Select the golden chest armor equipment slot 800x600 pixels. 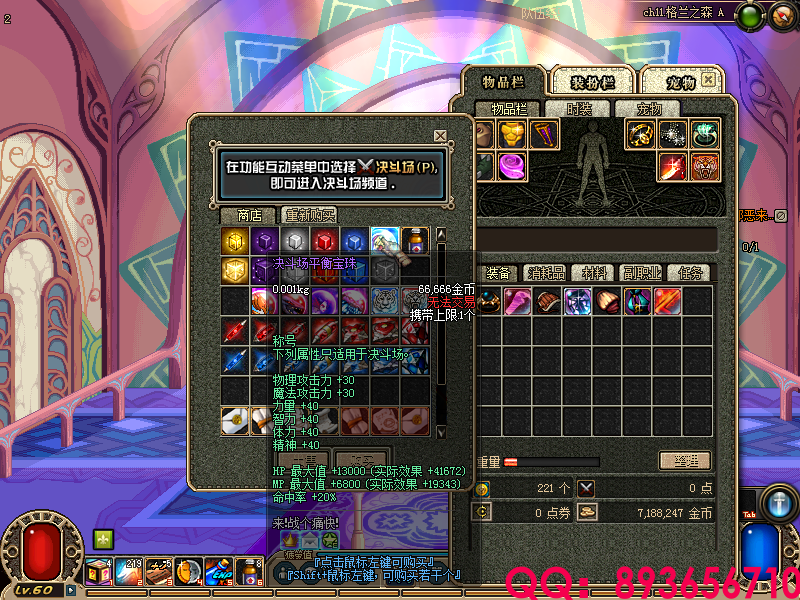point(513,135)
